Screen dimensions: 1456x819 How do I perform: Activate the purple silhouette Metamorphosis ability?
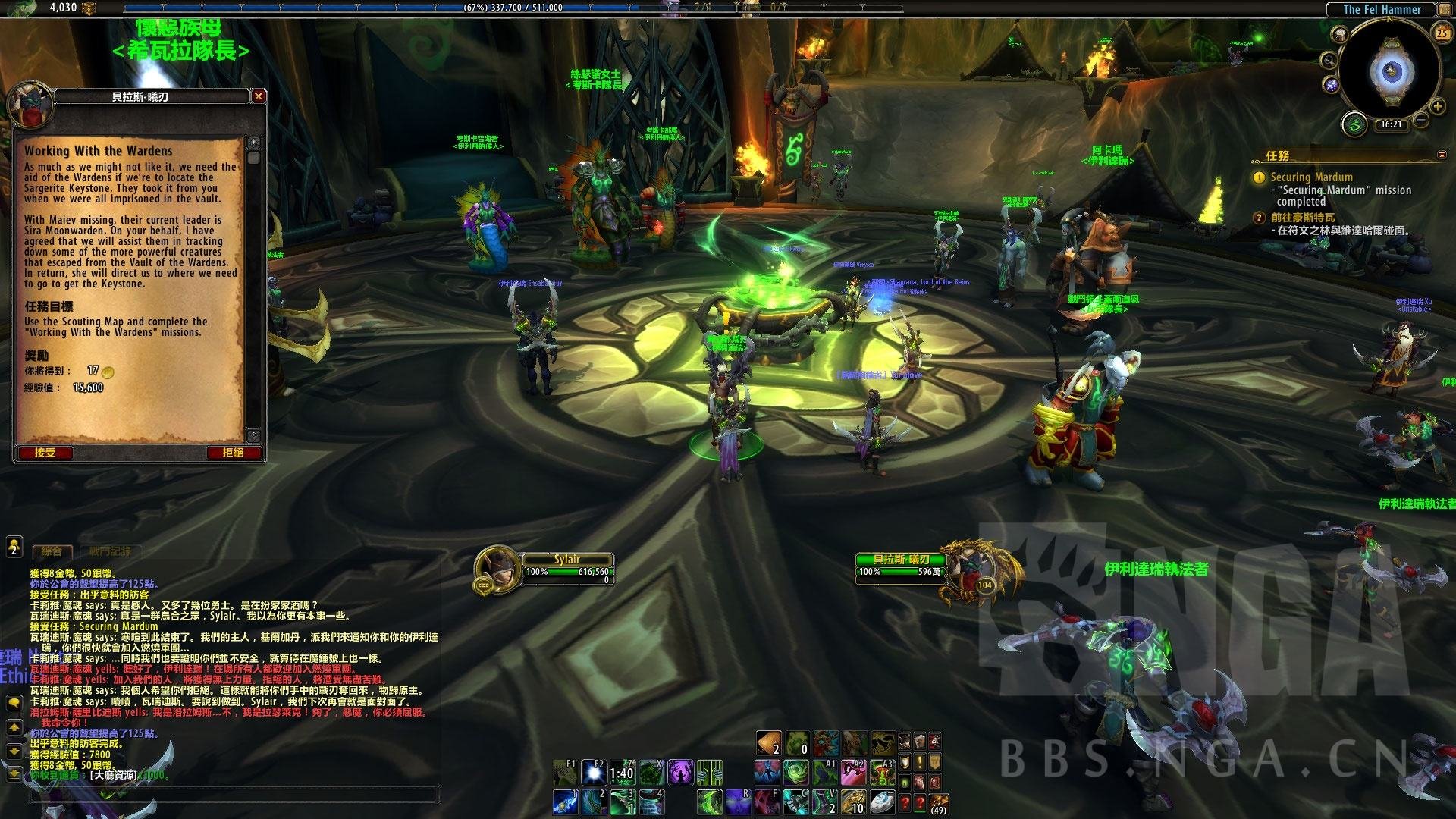click(x=679, y=773)
